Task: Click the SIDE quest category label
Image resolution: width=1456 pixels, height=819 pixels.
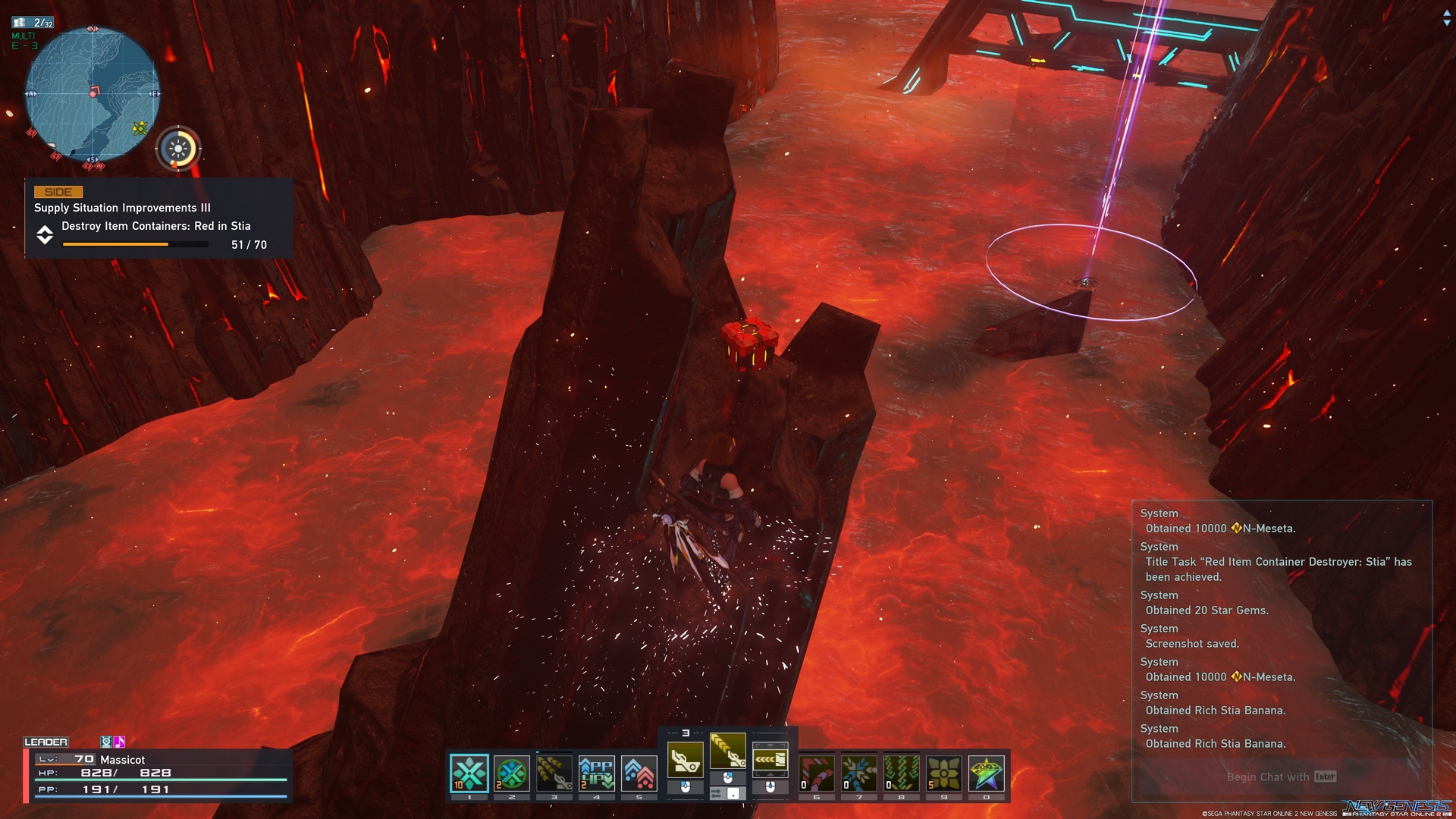Action: 57,192
